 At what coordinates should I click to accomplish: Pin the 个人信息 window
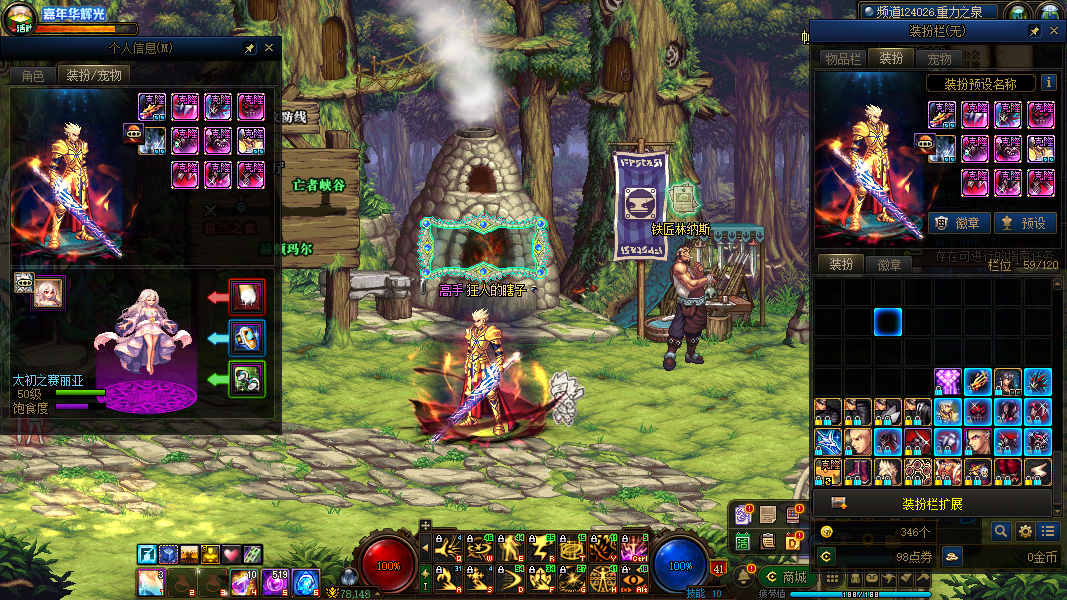tap(249, 48)
